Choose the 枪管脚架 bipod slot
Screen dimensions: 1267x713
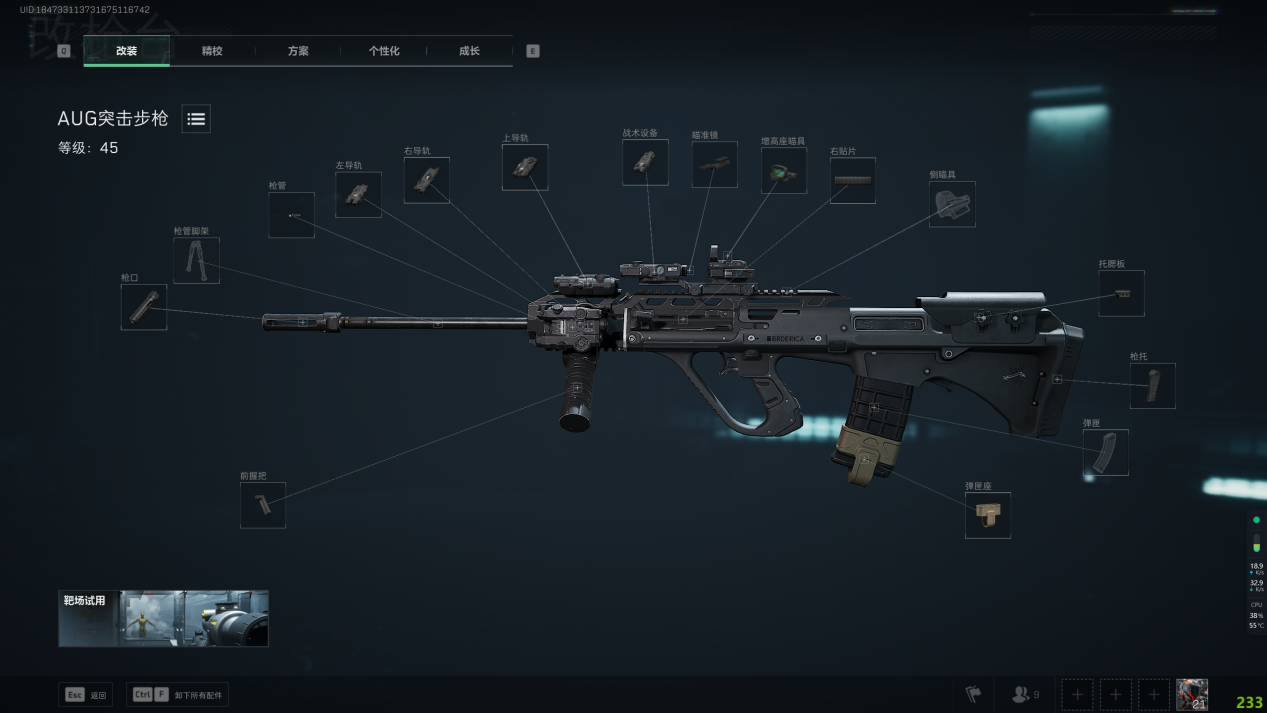tap(196, 260)
